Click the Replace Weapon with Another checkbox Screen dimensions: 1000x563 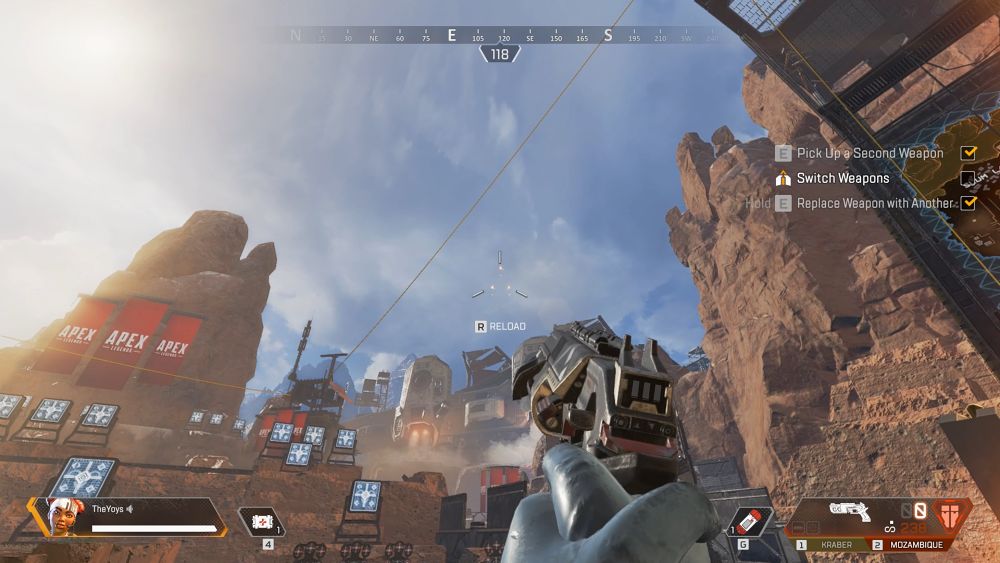[x=968, y=203]
